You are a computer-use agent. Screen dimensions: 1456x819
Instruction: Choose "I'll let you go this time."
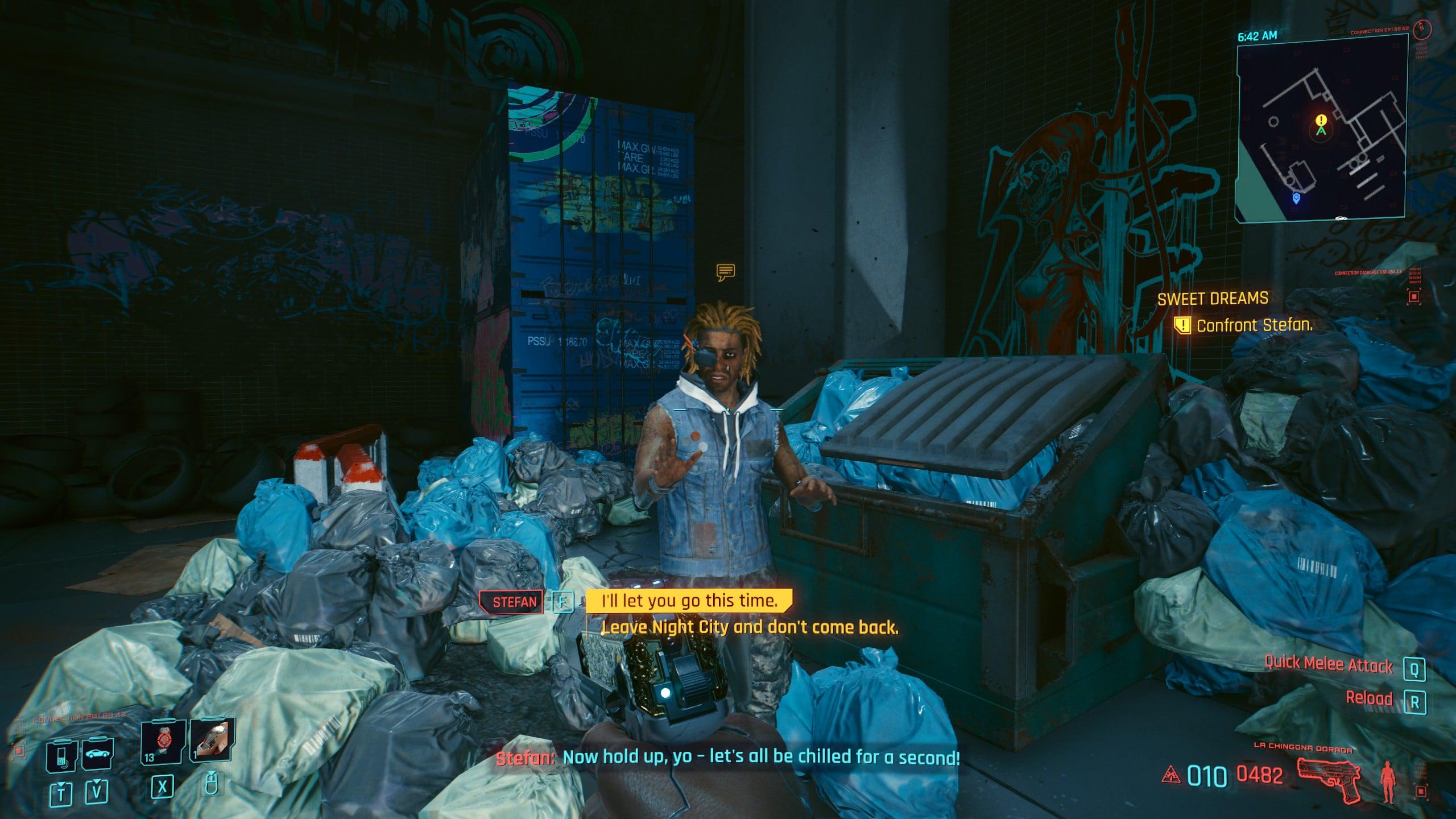point(689,601)
